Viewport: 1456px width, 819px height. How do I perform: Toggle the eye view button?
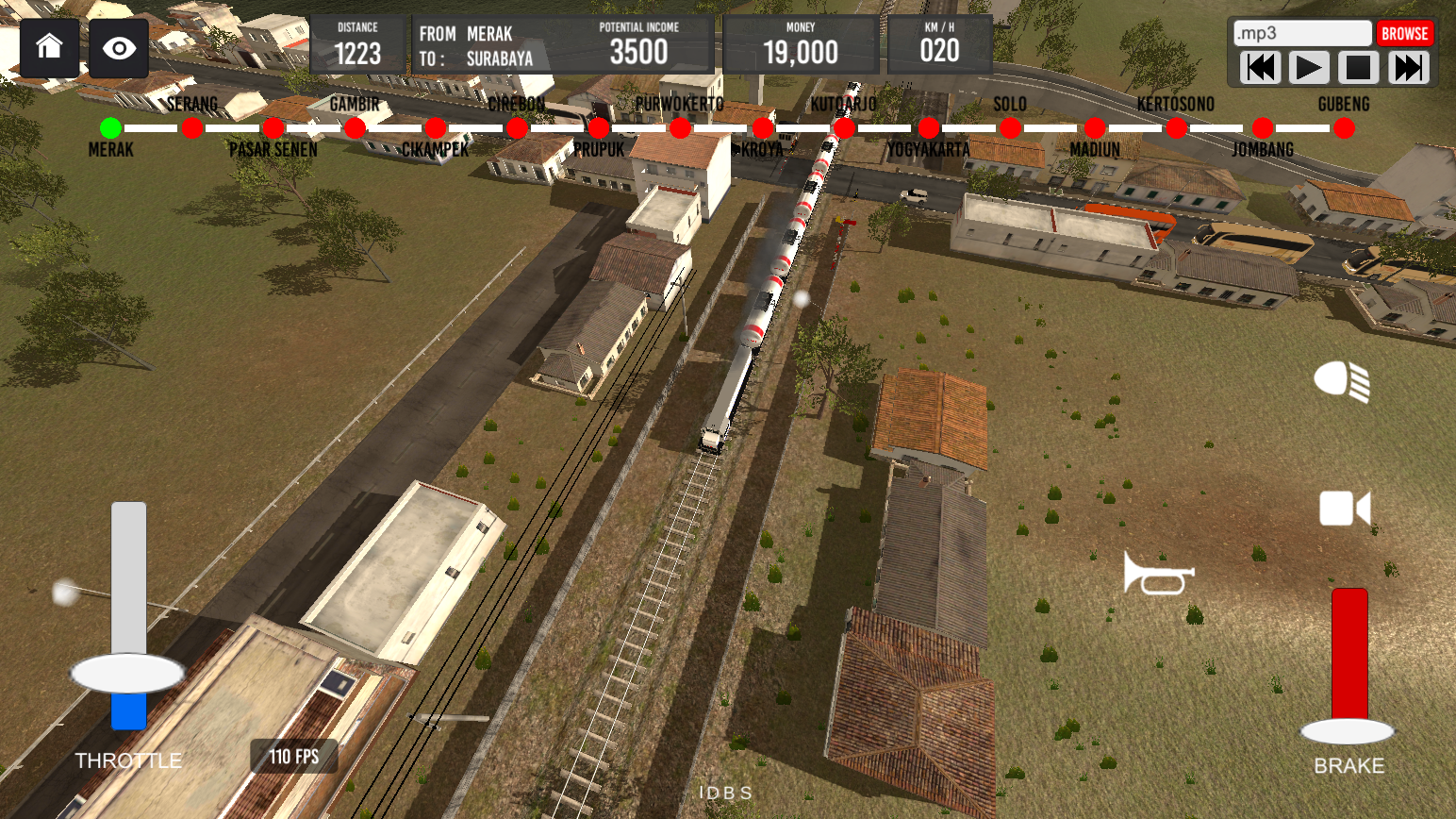[119, 48]
